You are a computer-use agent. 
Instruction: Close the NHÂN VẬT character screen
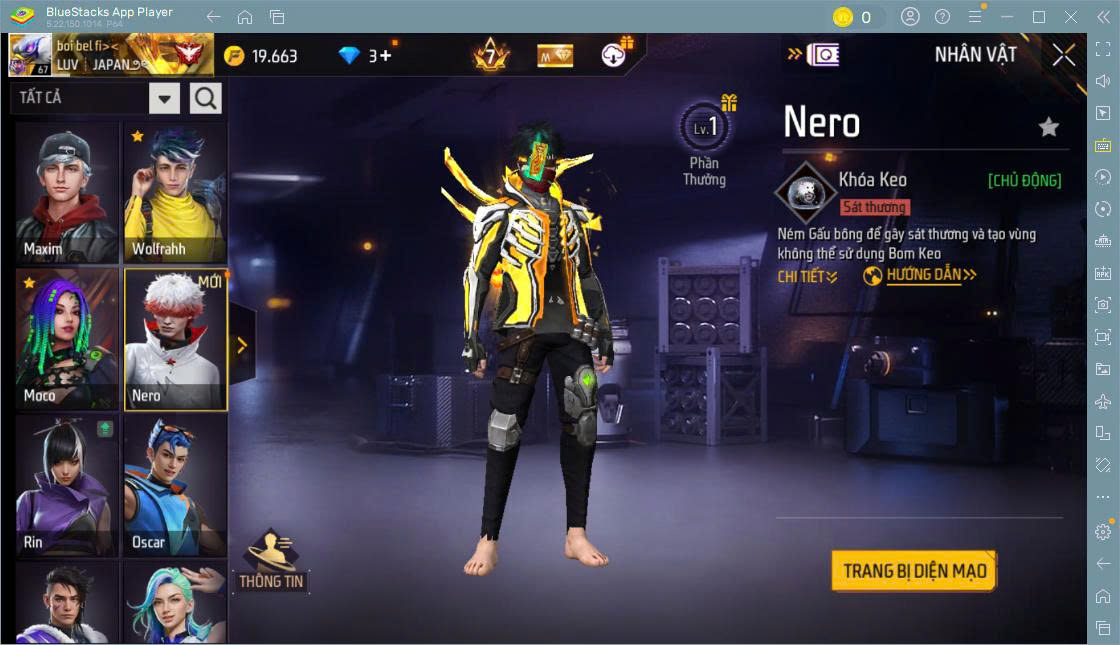pos(1064,55)
